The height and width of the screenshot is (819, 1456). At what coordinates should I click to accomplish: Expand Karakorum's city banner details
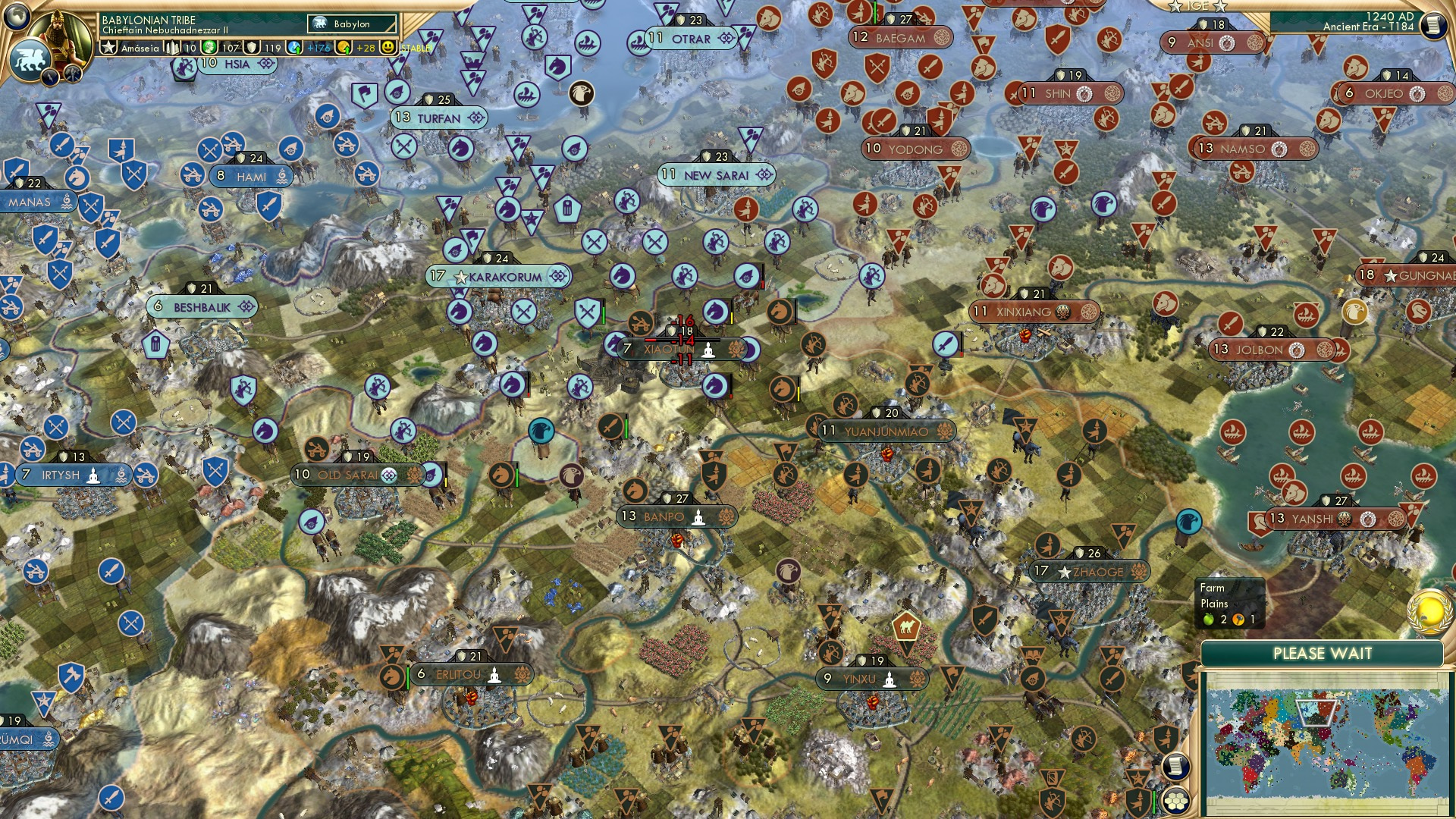tap(559, 278)
